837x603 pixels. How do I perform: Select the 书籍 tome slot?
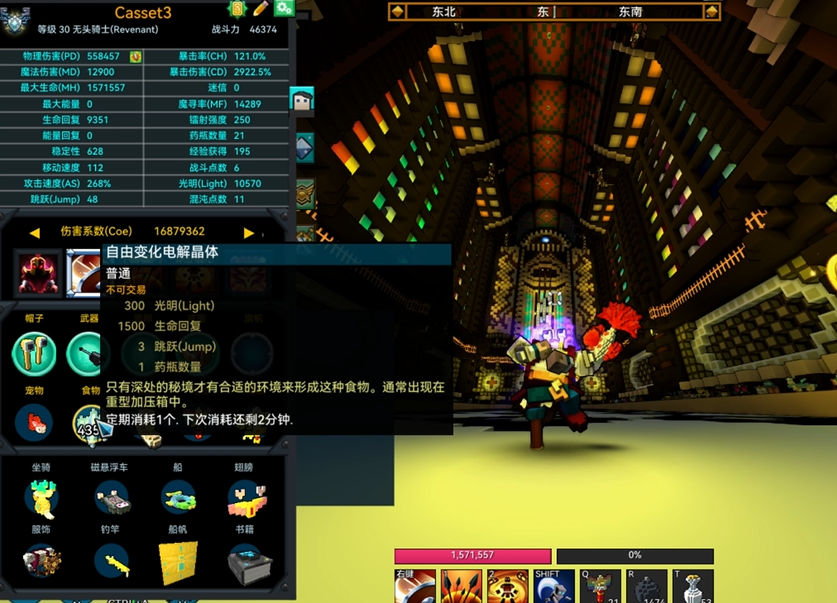245,562
